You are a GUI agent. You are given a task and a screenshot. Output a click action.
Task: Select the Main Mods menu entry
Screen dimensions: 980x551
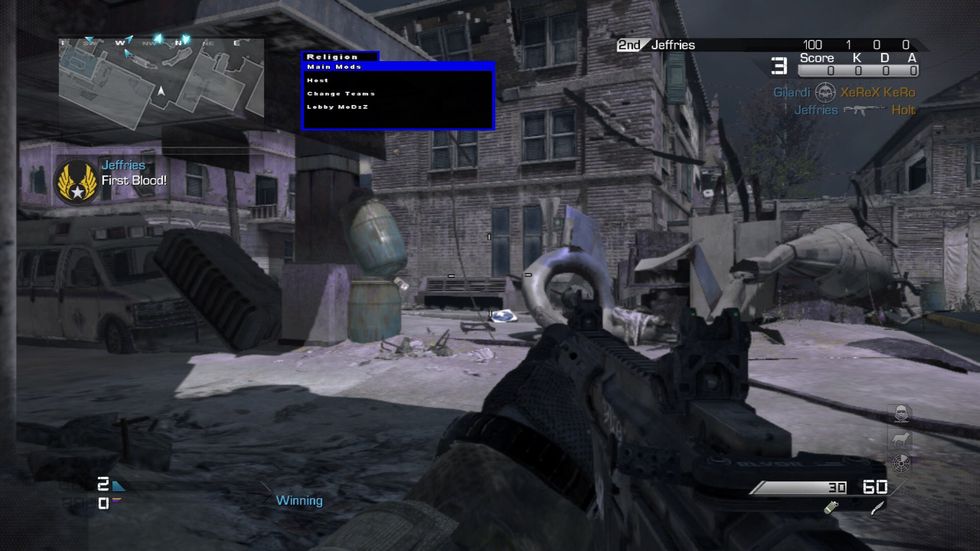[334, 67]
